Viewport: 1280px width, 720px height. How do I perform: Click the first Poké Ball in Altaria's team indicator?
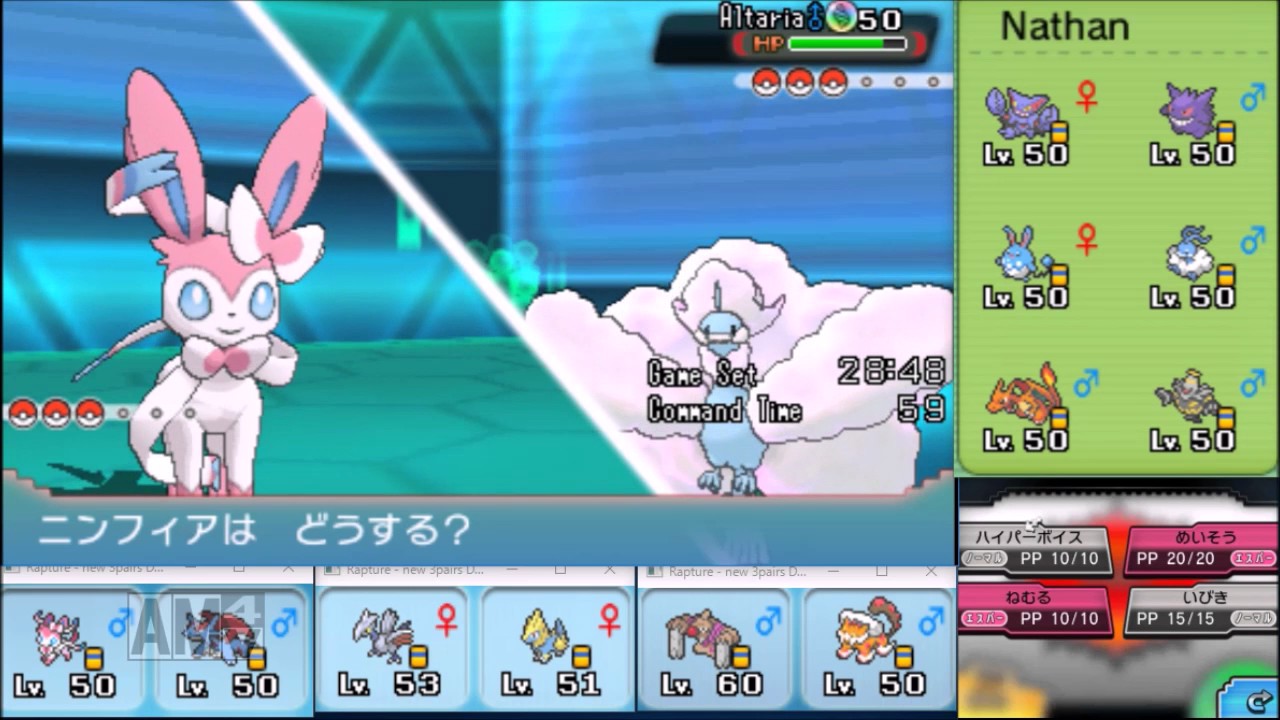(x=766, y=82)
